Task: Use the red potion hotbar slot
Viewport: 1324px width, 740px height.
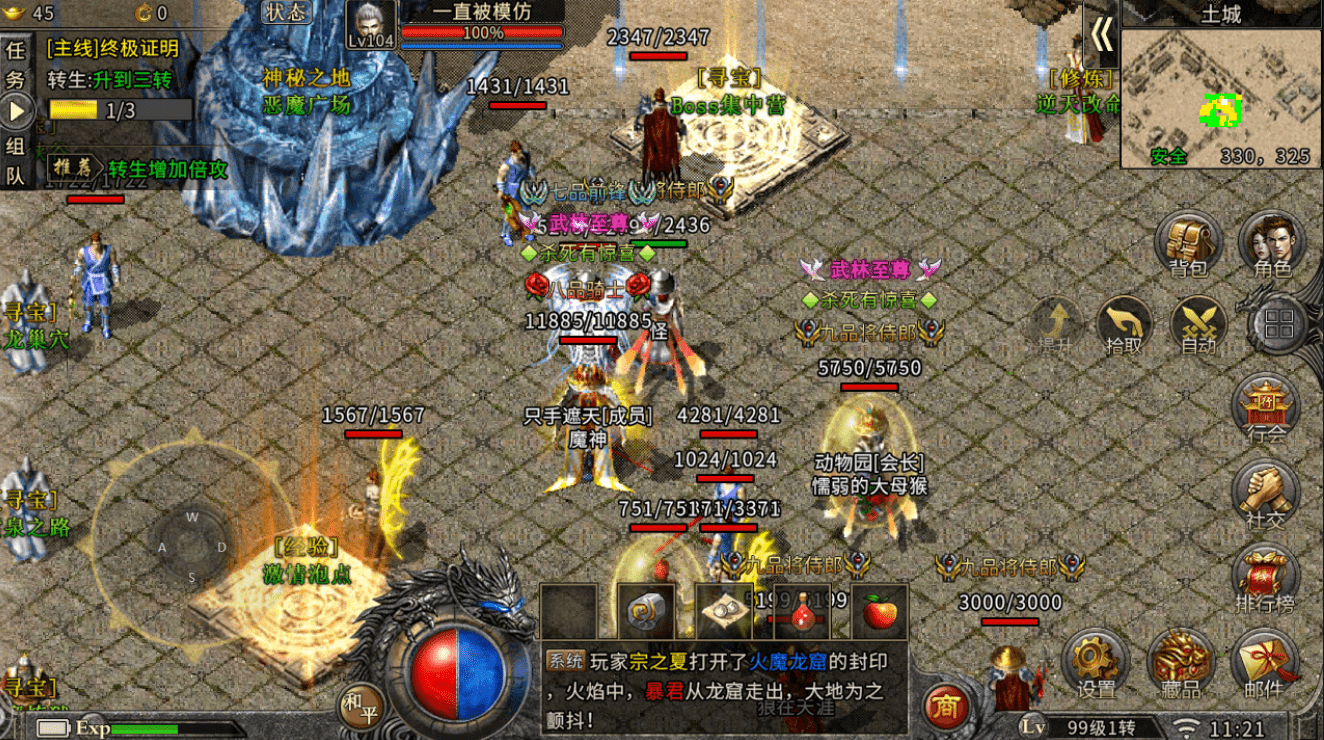Action: coord(803,610)
